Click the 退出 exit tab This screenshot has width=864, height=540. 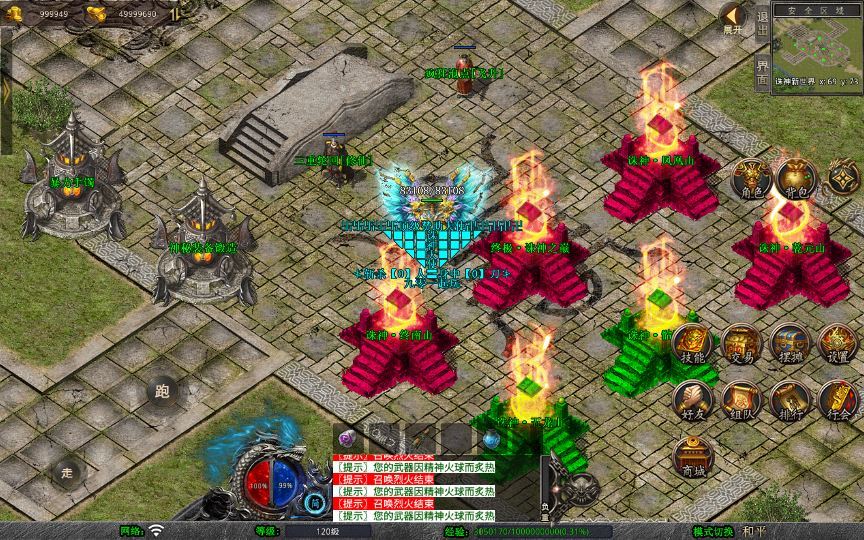pyautogui.click(x=762, y=21)
